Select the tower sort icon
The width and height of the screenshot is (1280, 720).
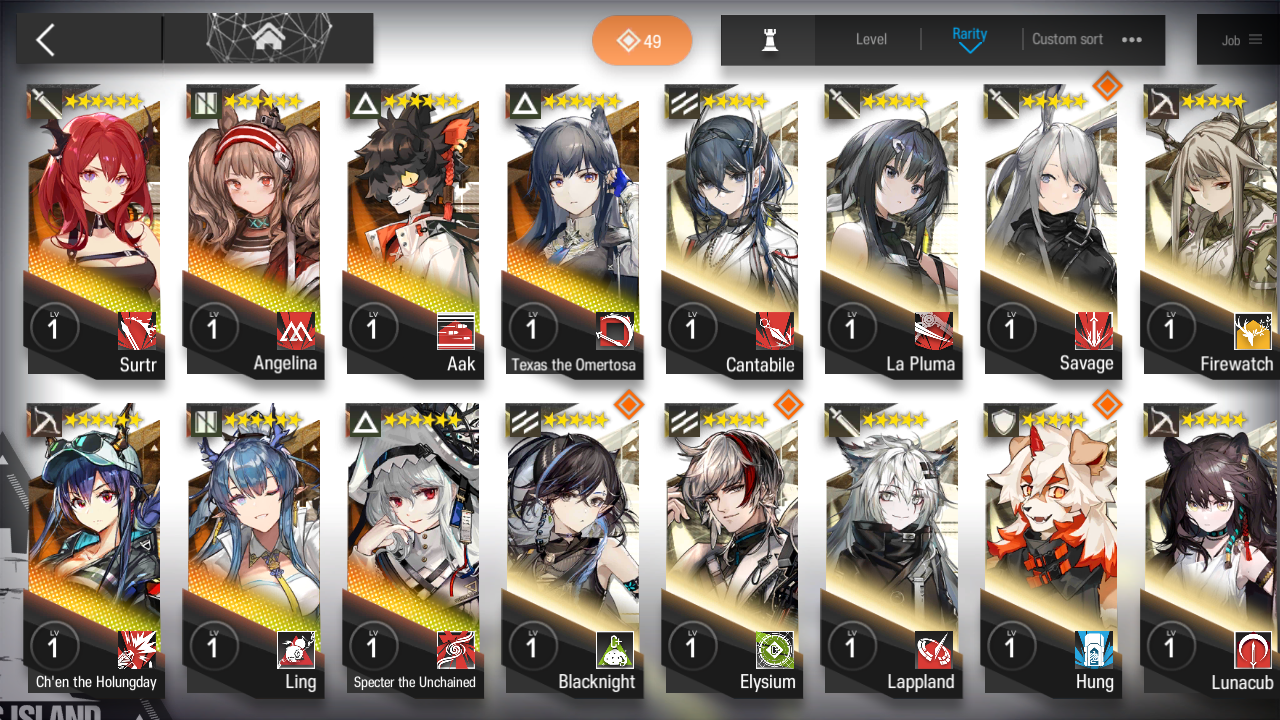[767, 40]
